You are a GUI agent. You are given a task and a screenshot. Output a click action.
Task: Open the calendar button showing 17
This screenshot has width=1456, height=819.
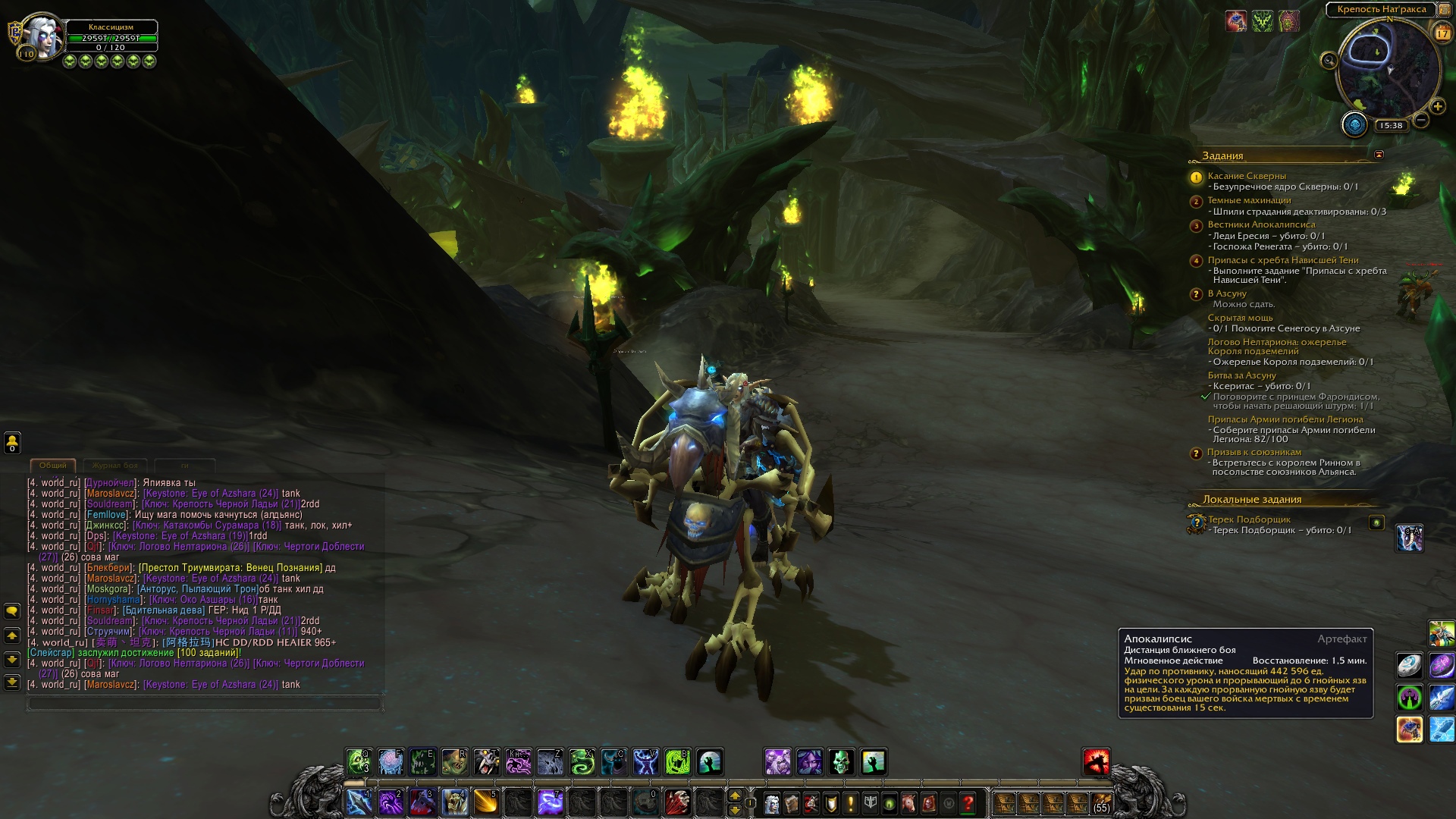point(1442,33)
